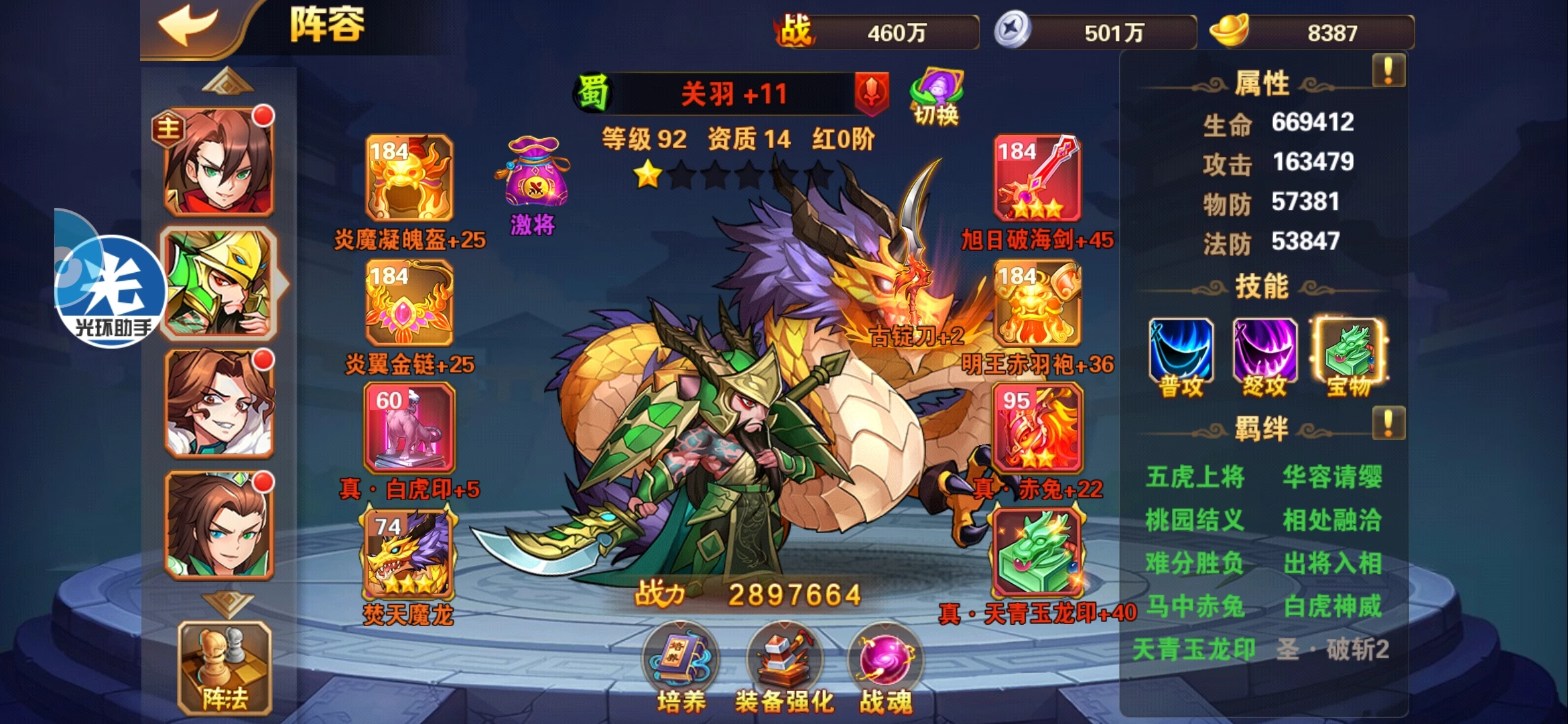Viewport: 1568px width, 724px height.
Task: Select the 炎魔凝魄盔 helmet slot
Action: [409, 178]
